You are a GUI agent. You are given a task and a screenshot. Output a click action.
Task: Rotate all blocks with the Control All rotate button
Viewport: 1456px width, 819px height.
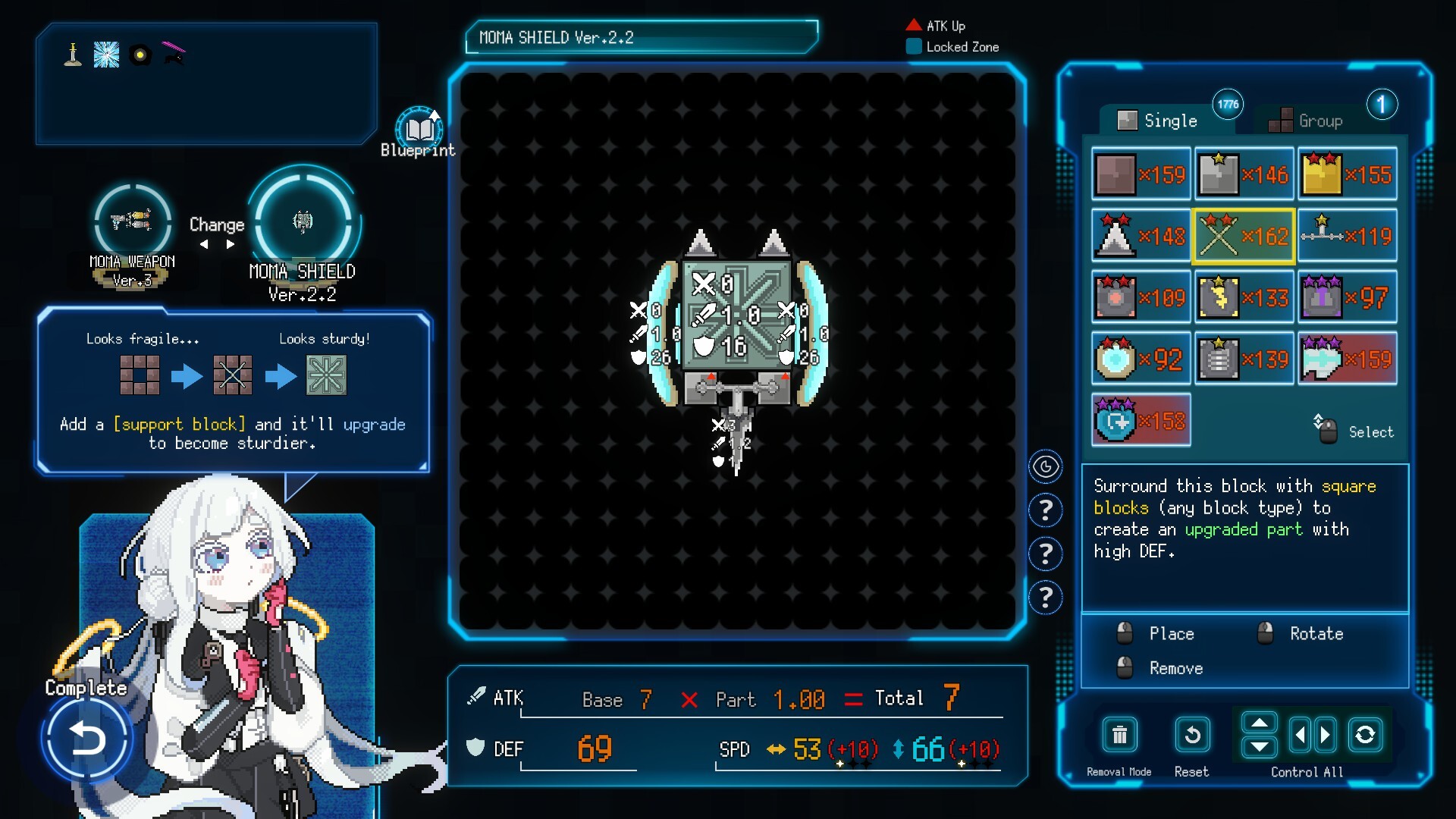[x=1365, y=735]
